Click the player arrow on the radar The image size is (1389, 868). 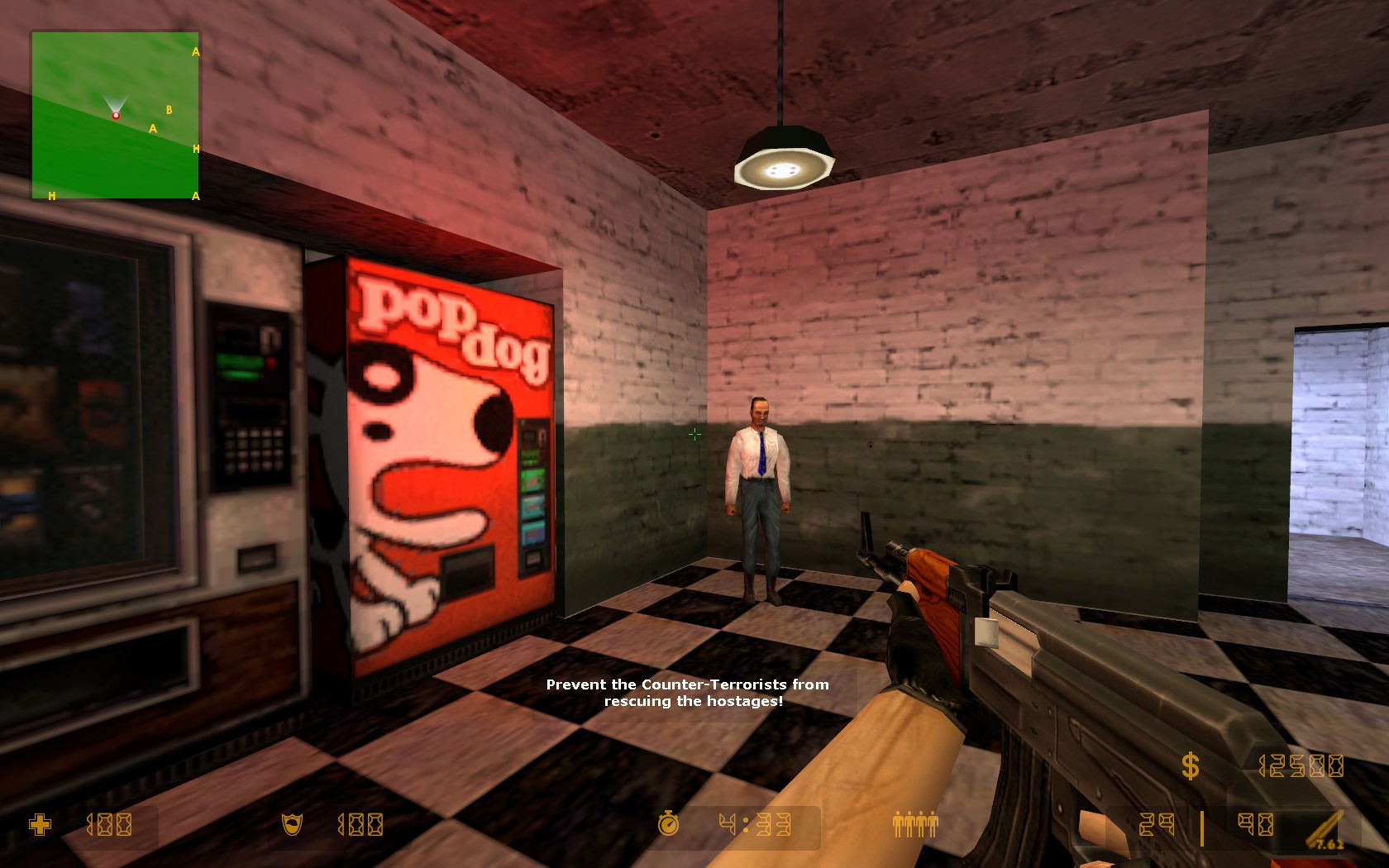[116, 101]
